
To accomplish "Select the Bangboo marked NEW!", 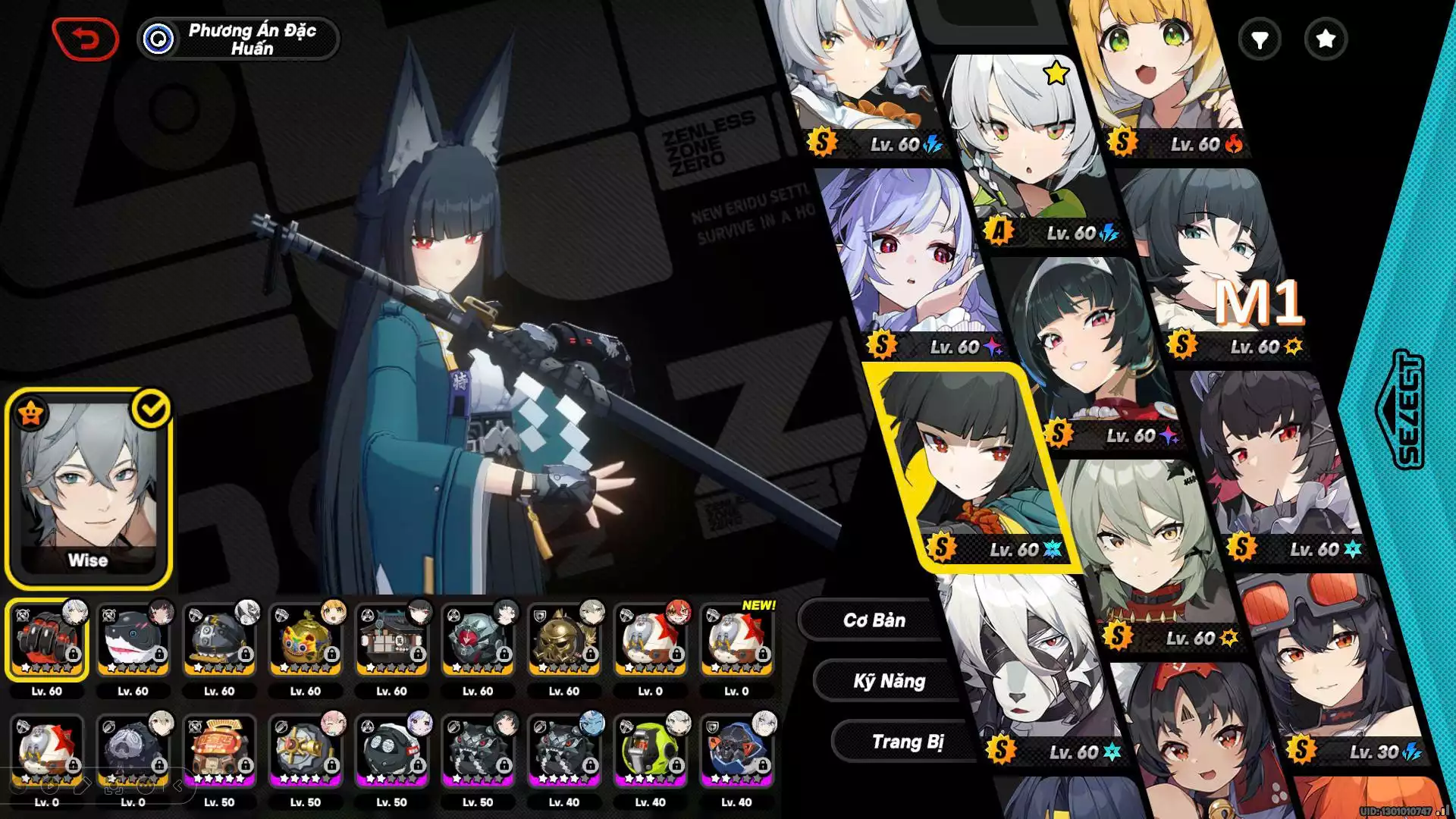I will tap(736, 641).
